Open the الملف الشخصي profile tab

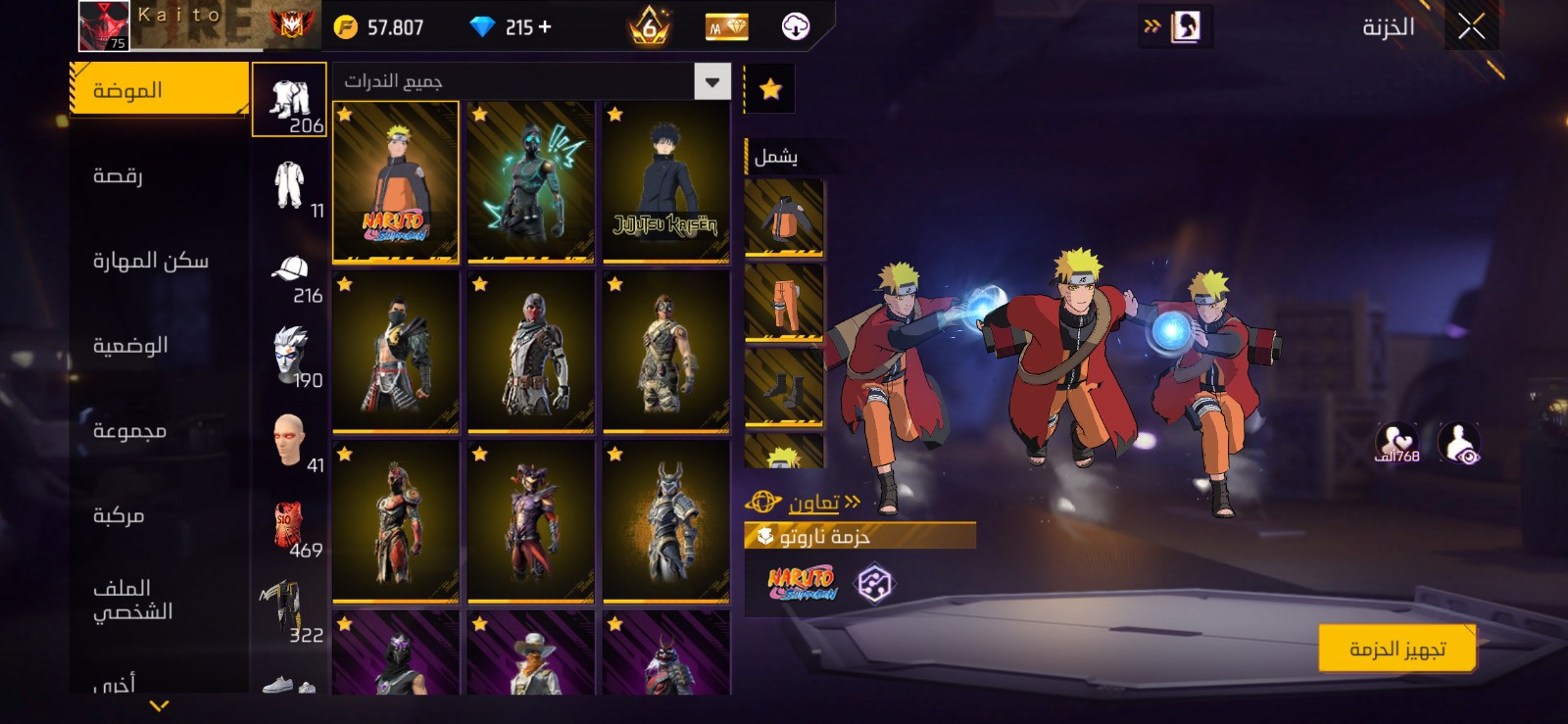pos(132,600)
